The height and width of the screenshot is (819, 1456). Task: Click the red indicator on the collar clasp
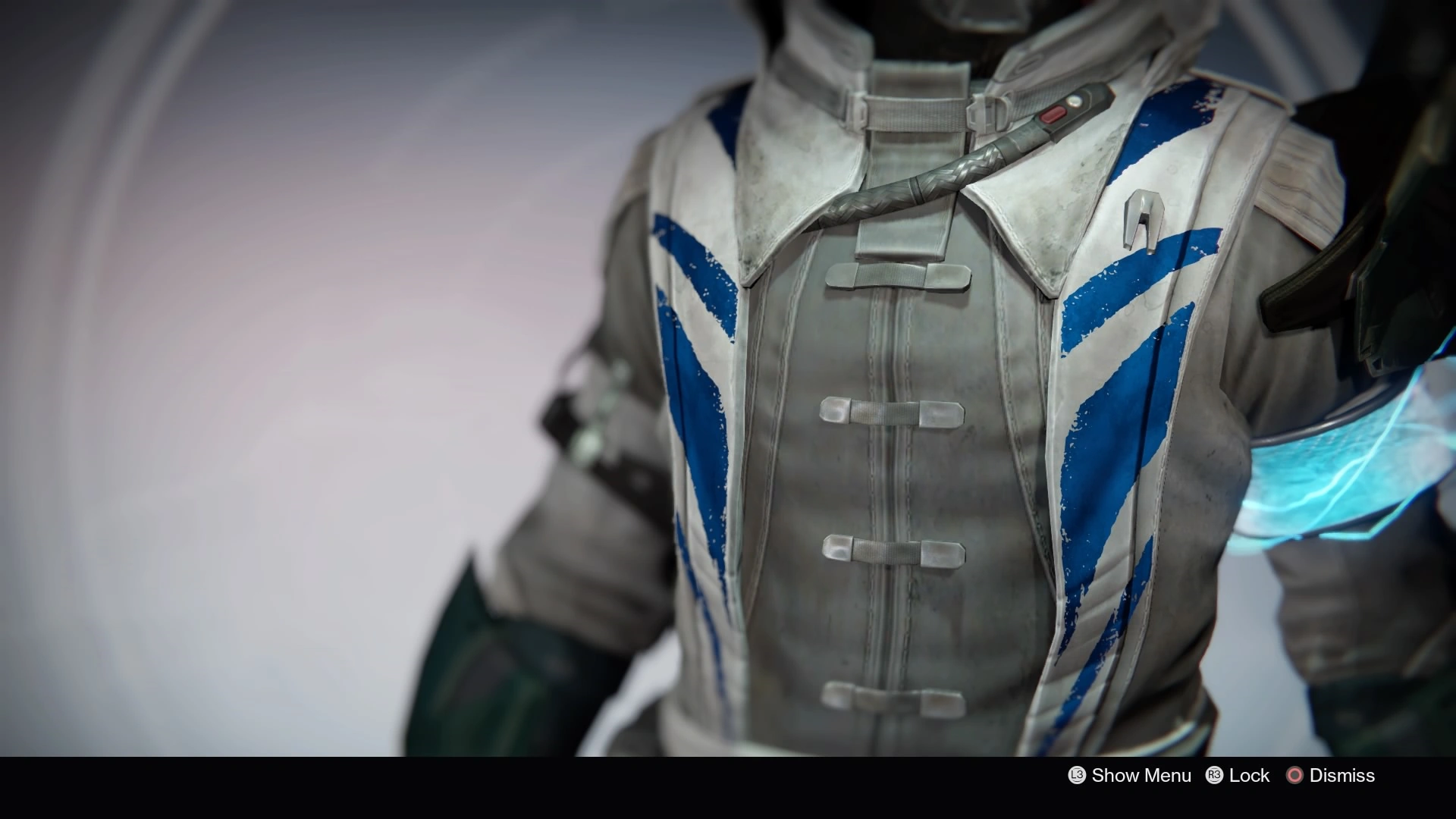(1053, 115)
